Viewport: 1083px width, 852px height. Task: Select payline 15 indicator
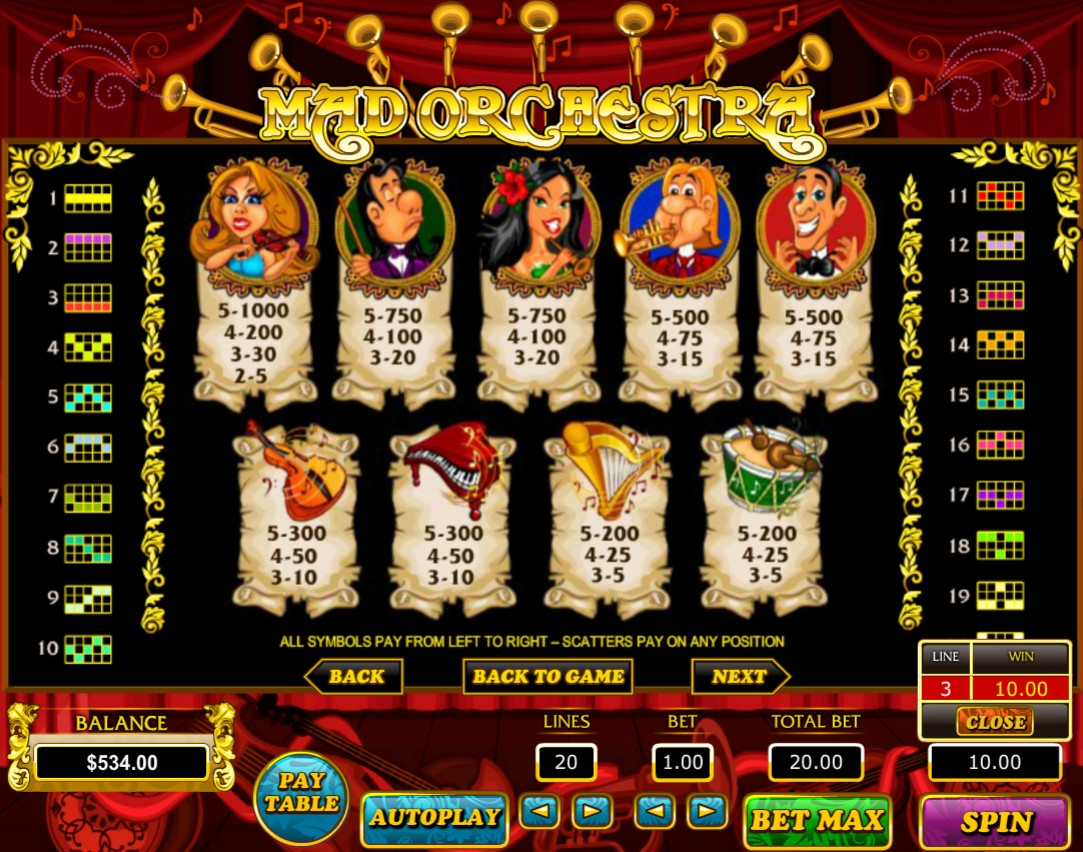(x=1000, y=395)
